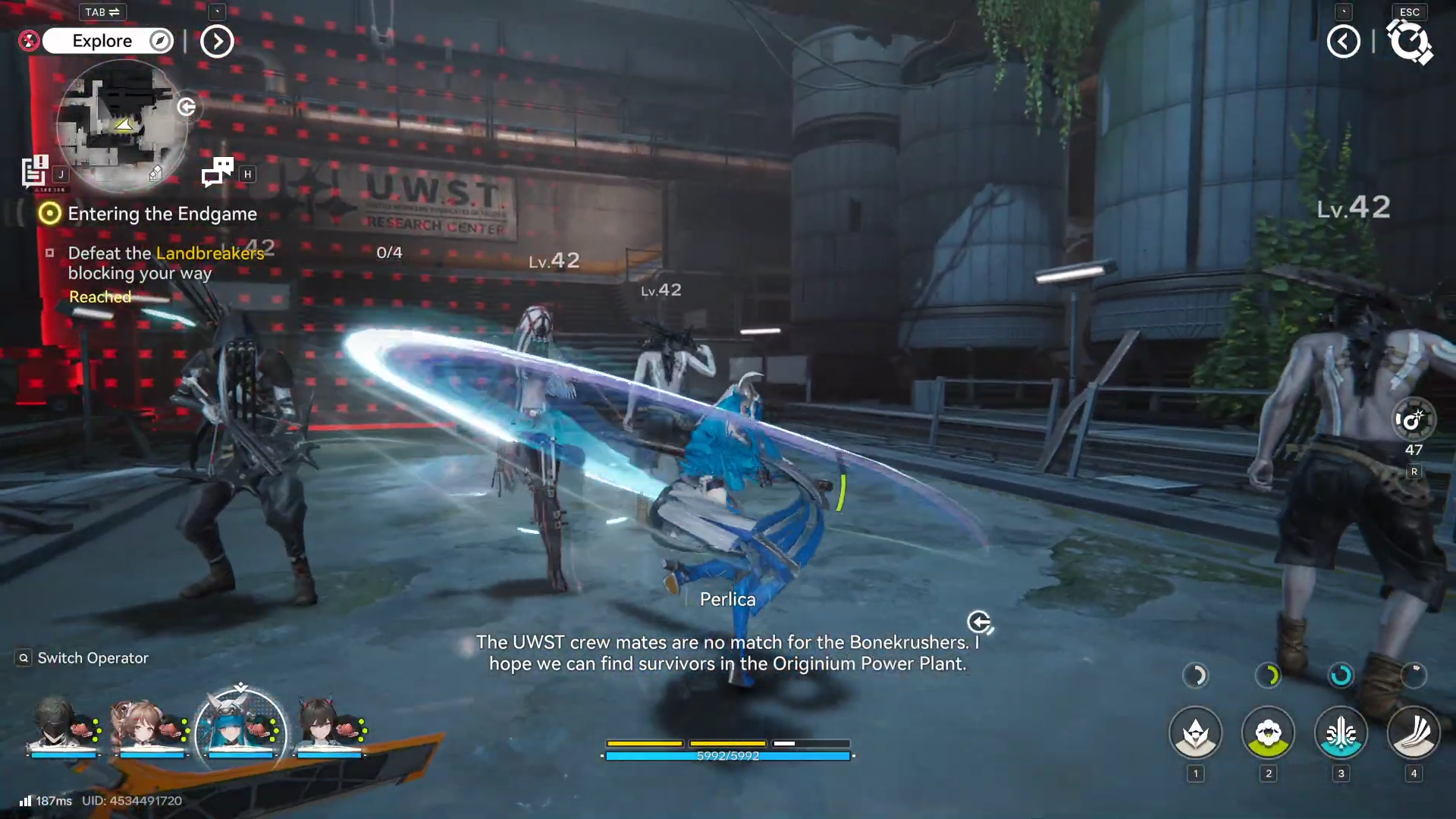The width and height of the screenshot is (1456, 819).
Task: Expand the right-arrow circle beside Explore
Action: tap(217, 41)
